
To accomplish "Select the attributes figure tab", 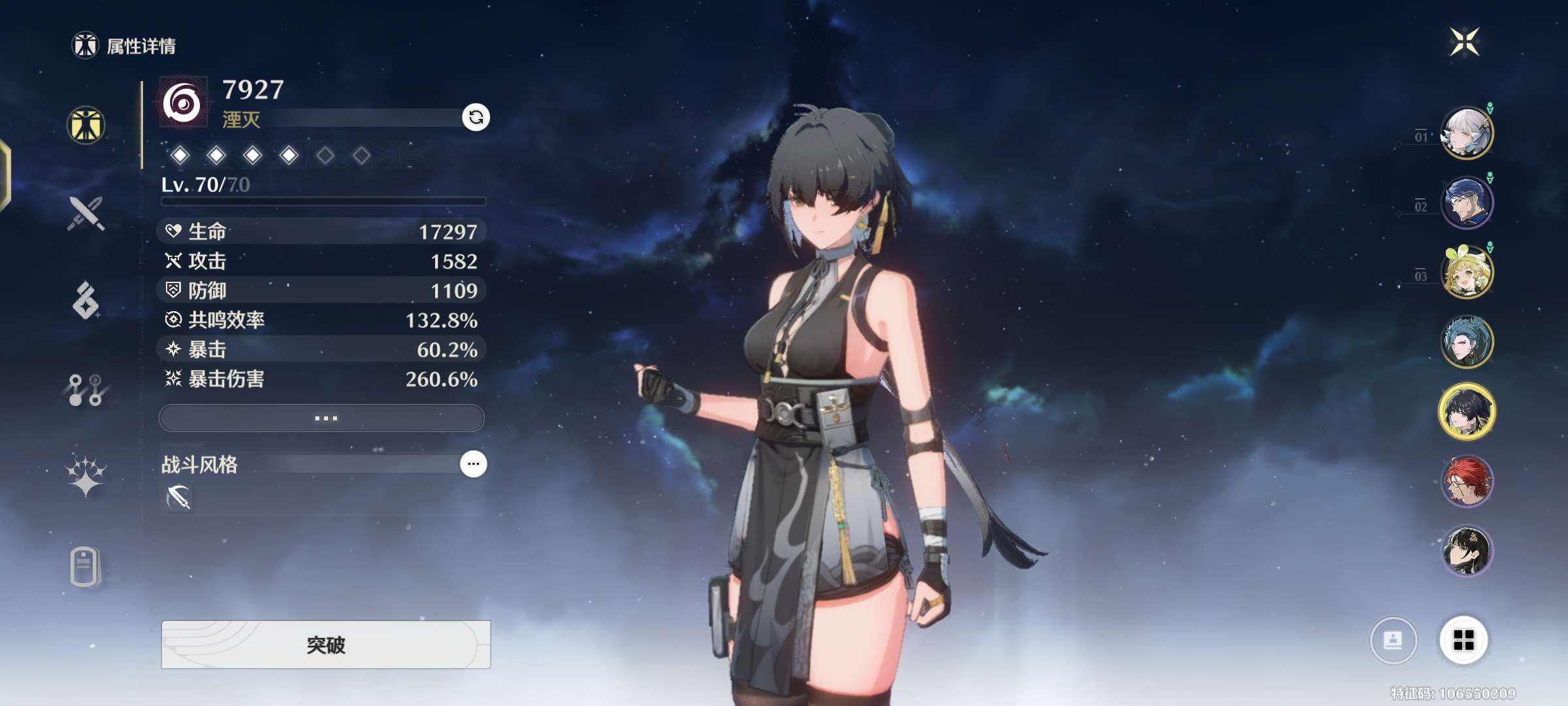I will pyautogui.click(x=86, y=125).
